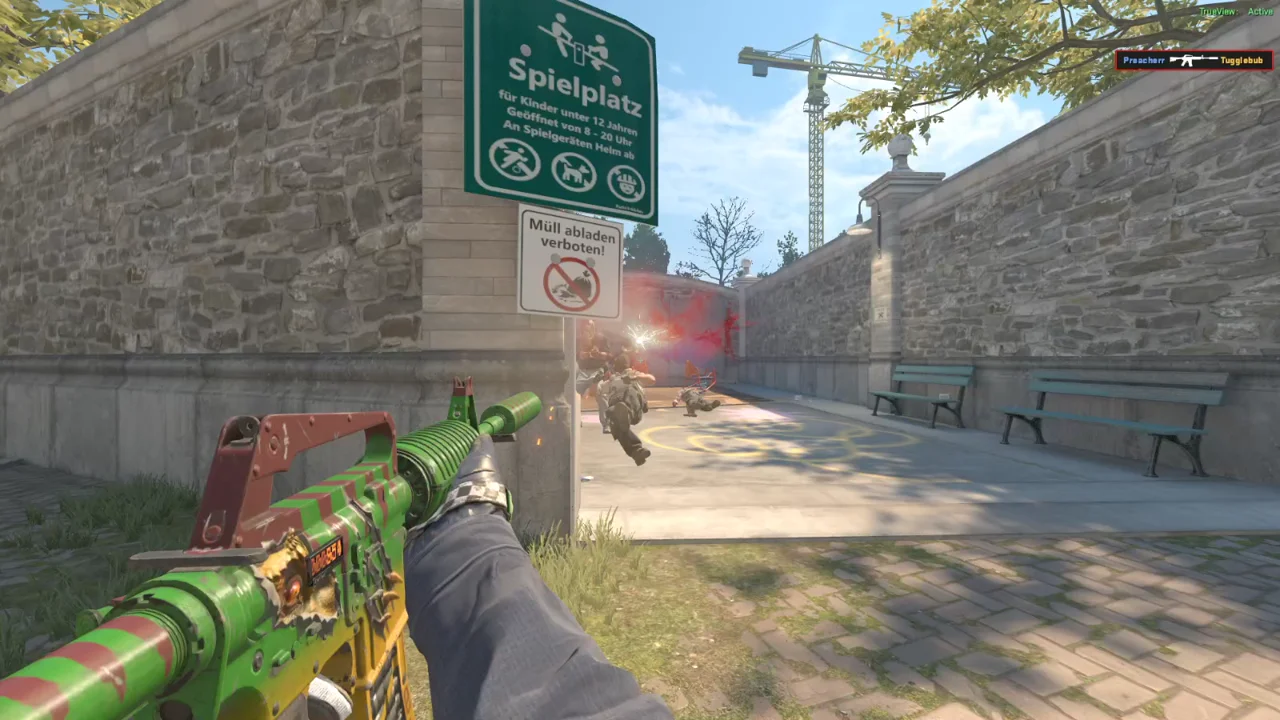This screenshot has width=1280, height=720.
Task: Select the player name Tugglebub
Action: click(x=1240, y=60)
